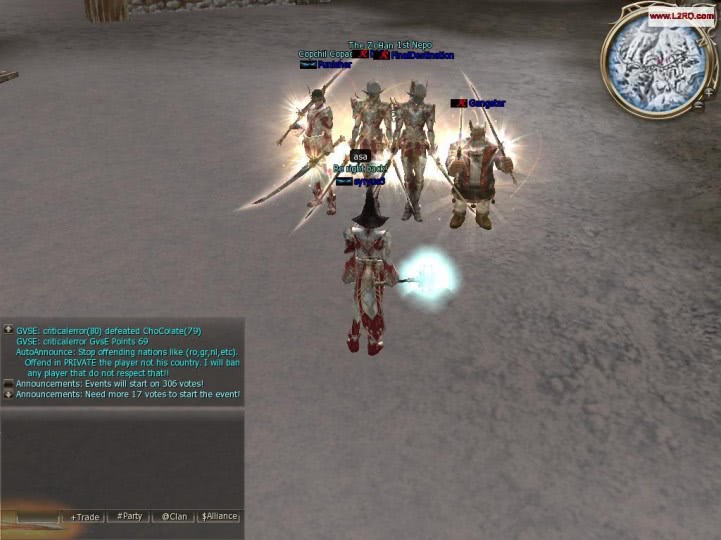This screenshot has height=540, width=721.
Task: Select the @Clan chat tab
Action: (x=174, y=517)
